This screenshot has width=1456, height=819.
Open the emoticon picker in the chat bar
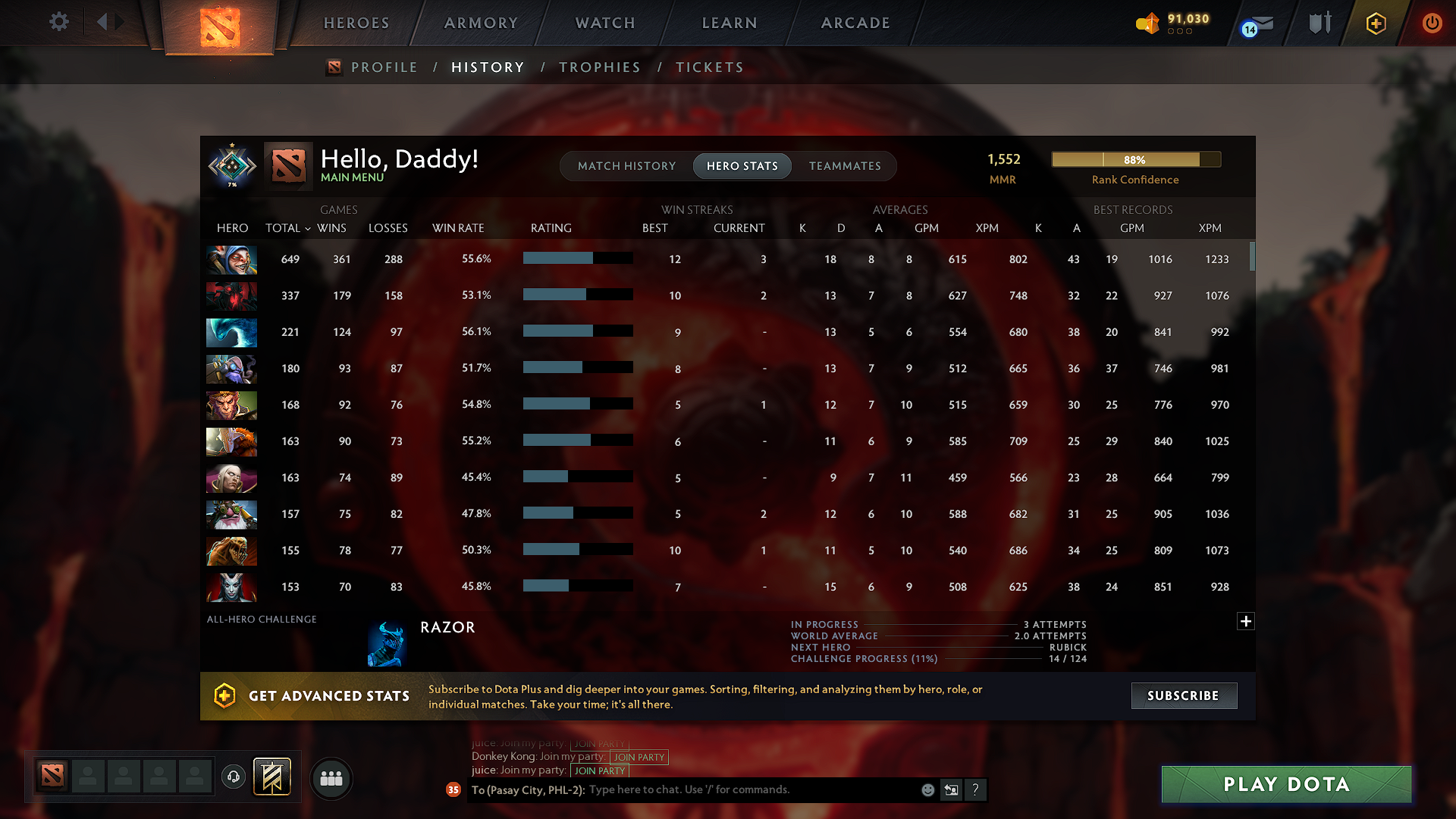[x=927, y=789]
